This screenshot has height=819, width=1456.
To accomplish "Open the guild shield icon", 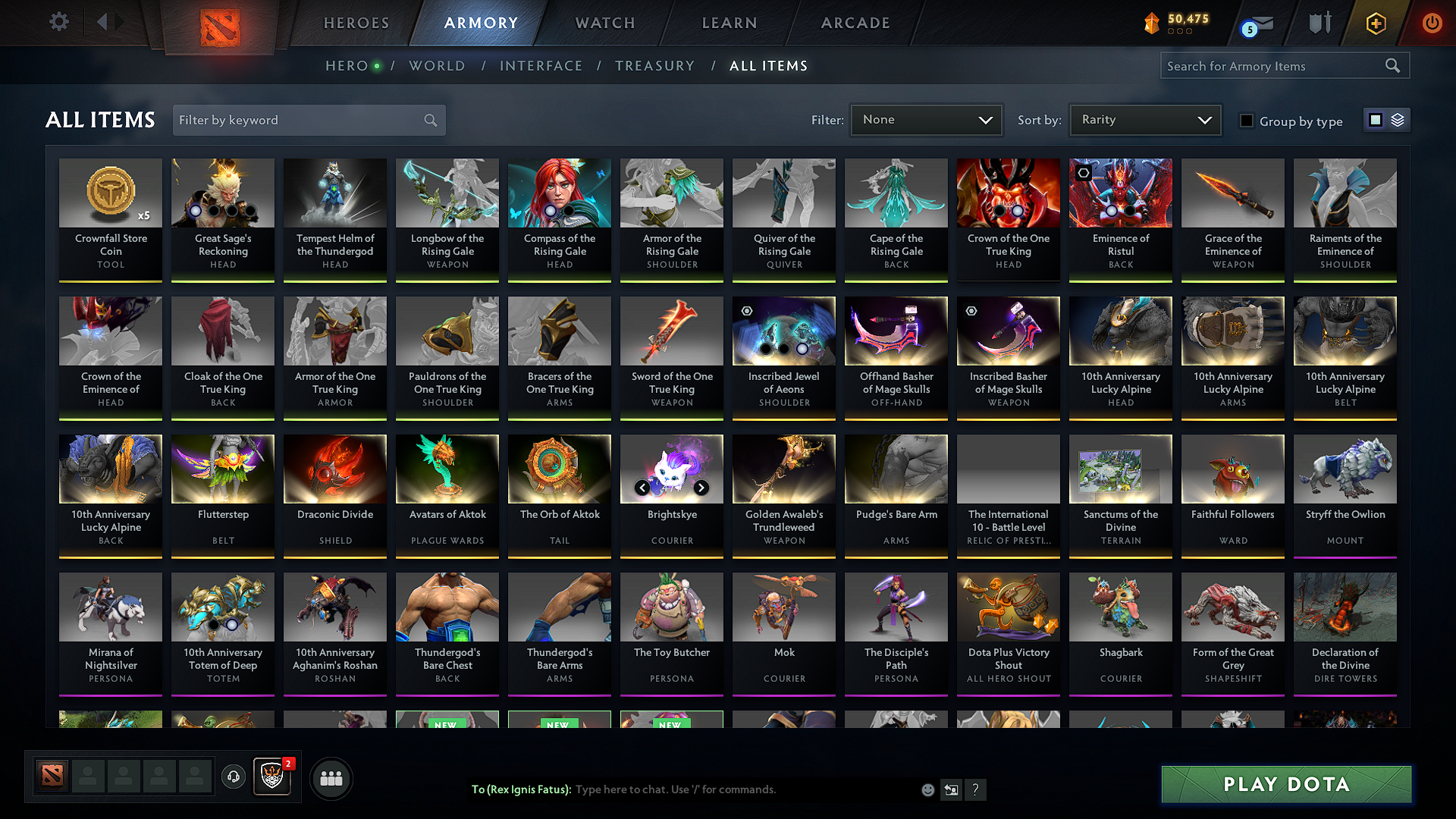I will [x=271, y=777].
